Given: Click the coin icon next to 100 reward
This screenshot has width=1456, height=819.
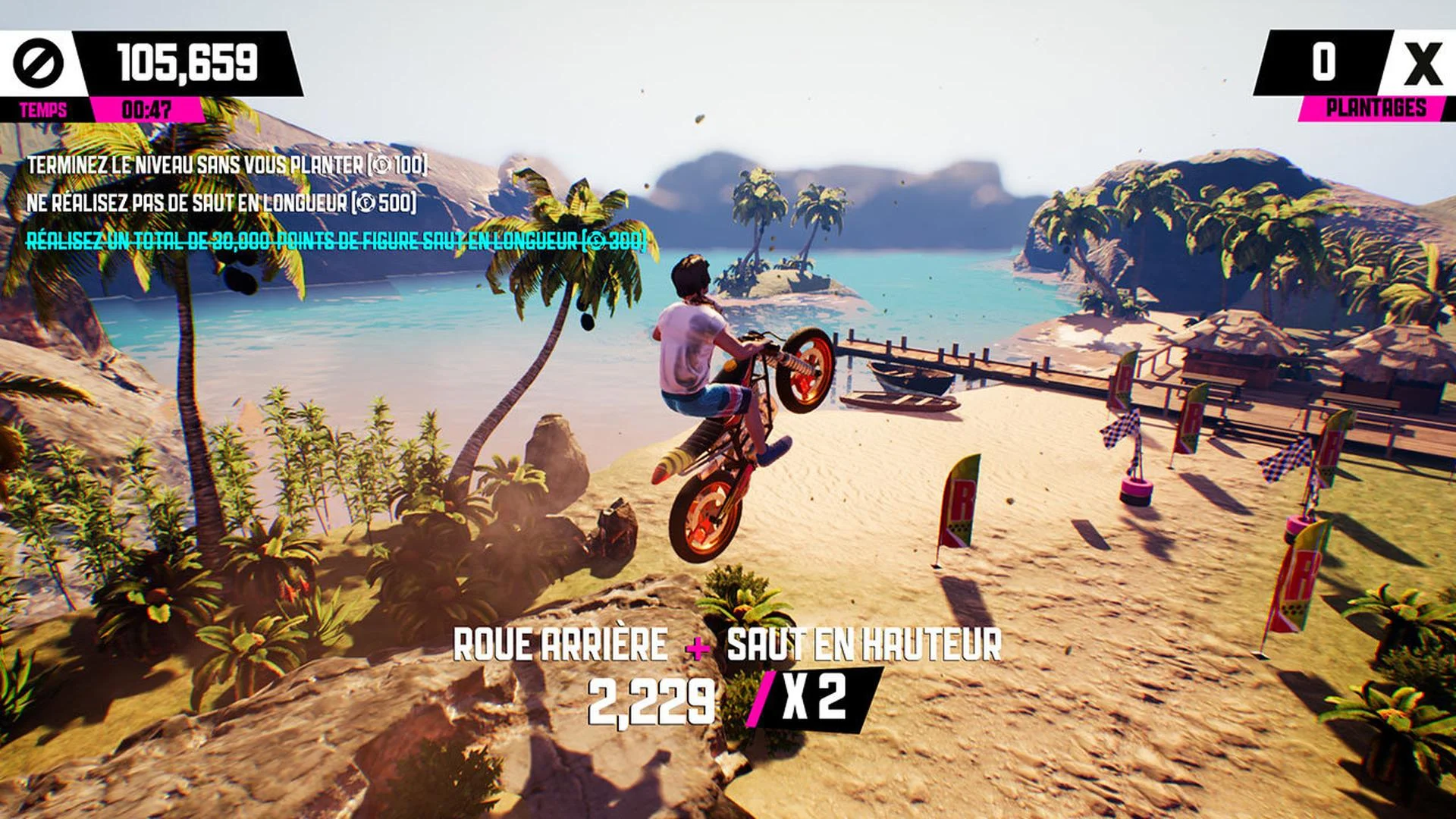Looking at the screenshot, I should click(382, 165).
